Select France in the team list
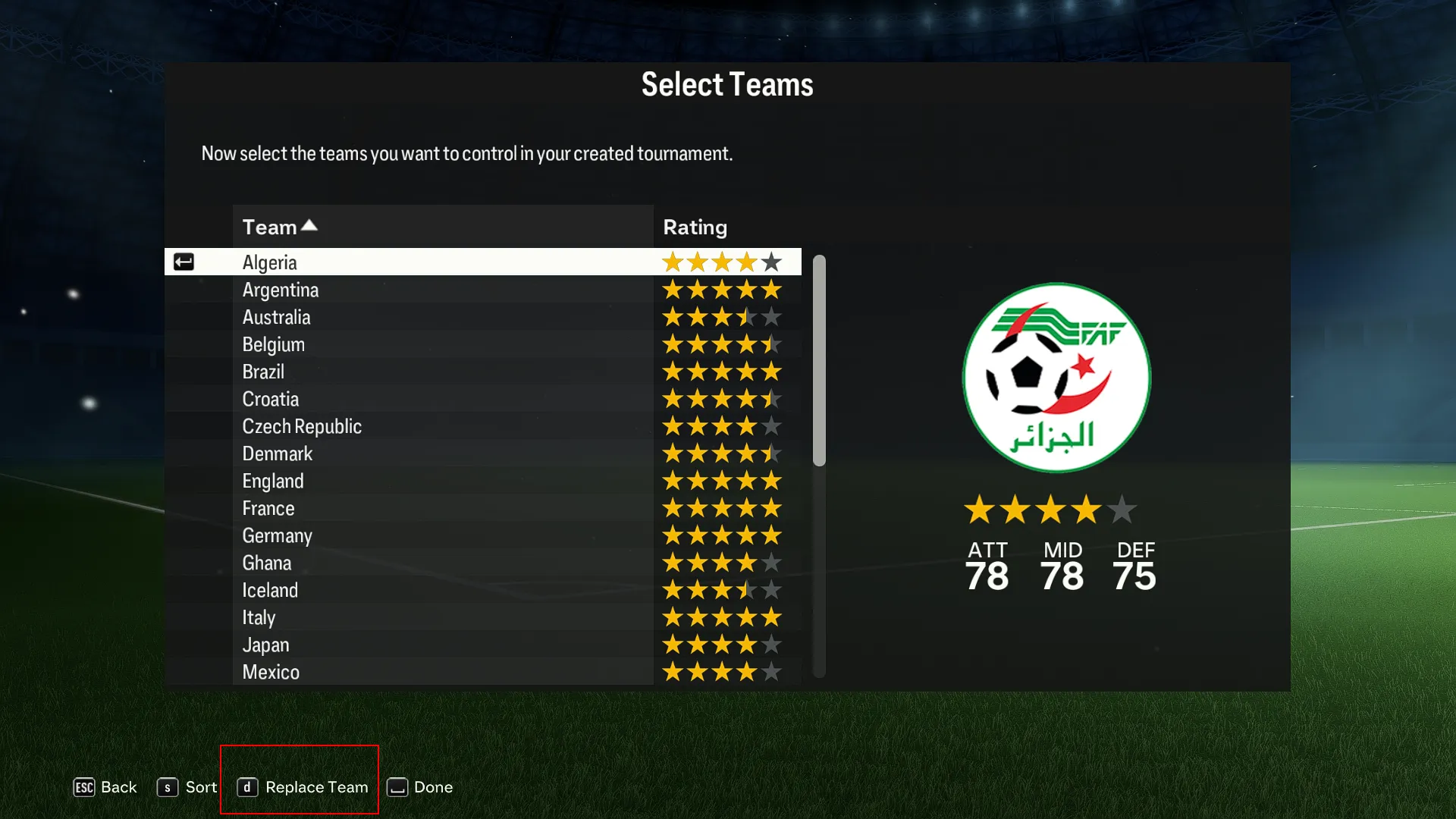 pyautogui.click(x=268, y=508)
